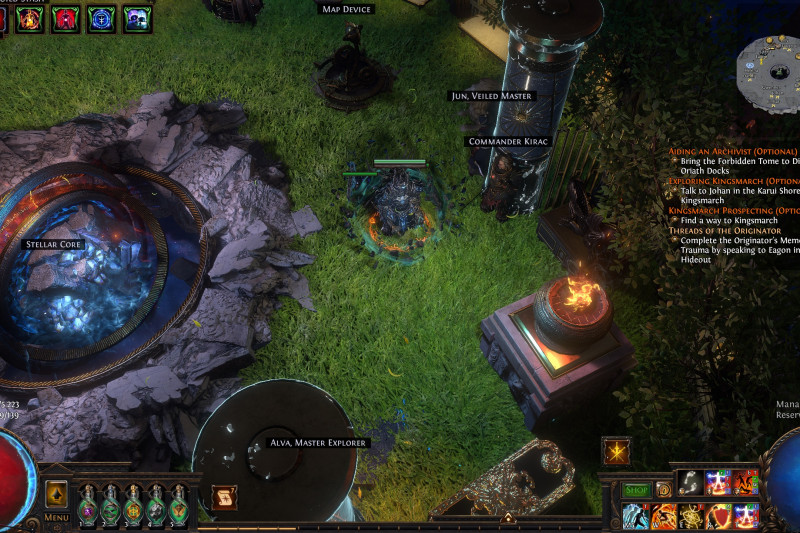Viewport: 800px width, 533px height.
Task: Use the flask in slot 5
Action: point(178,504)
